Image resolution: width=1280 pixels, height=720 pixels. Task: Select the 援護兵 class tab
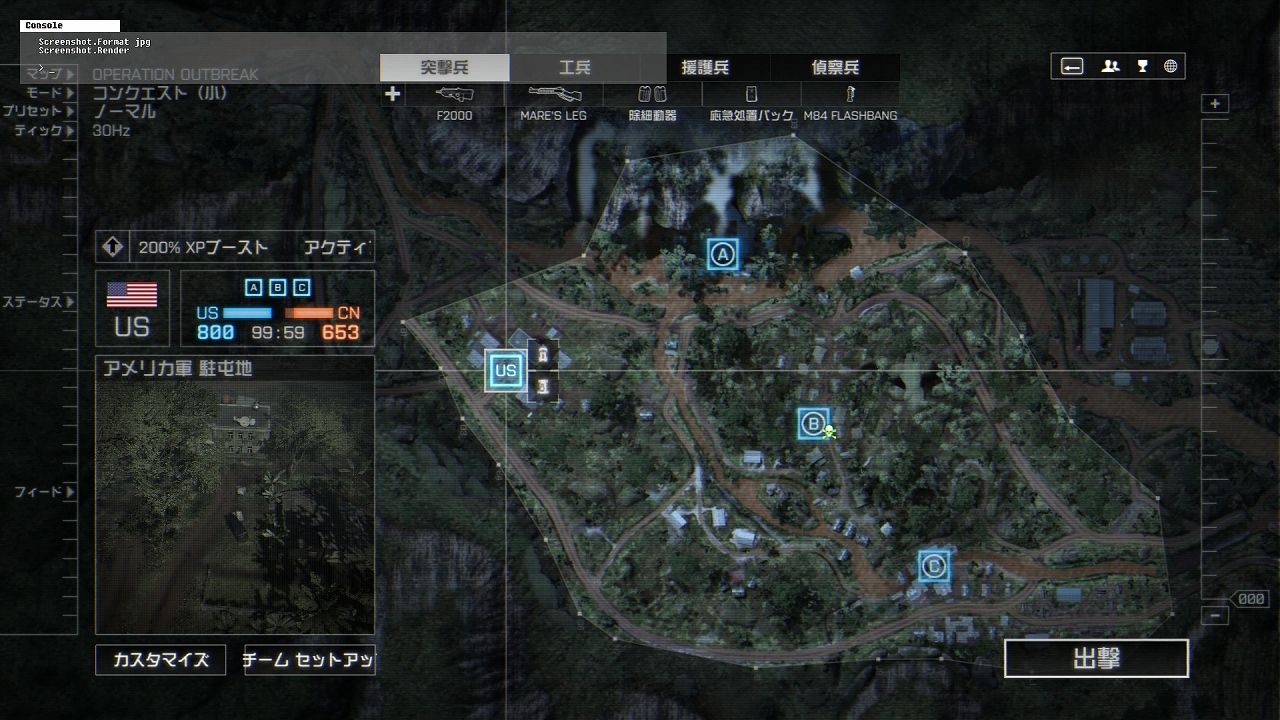(705, 68)
